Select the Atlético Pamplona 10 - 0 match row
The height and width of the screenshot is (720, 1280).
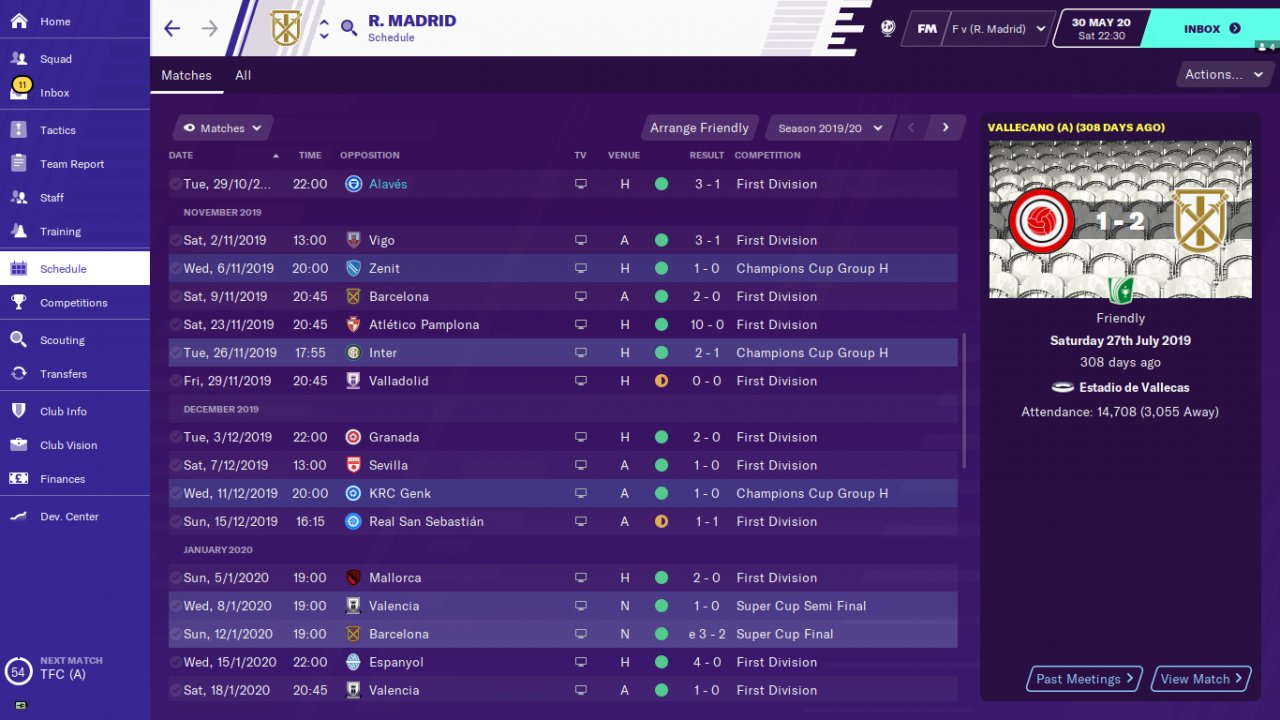pos(560,325)
